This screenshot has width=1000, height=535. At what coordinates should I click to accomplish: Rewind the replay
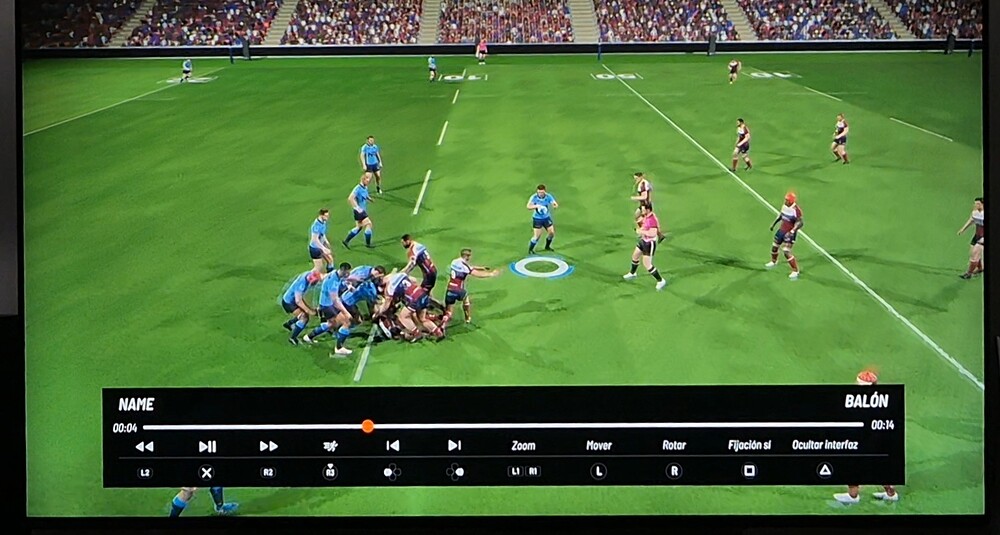(x=144, y=446)
